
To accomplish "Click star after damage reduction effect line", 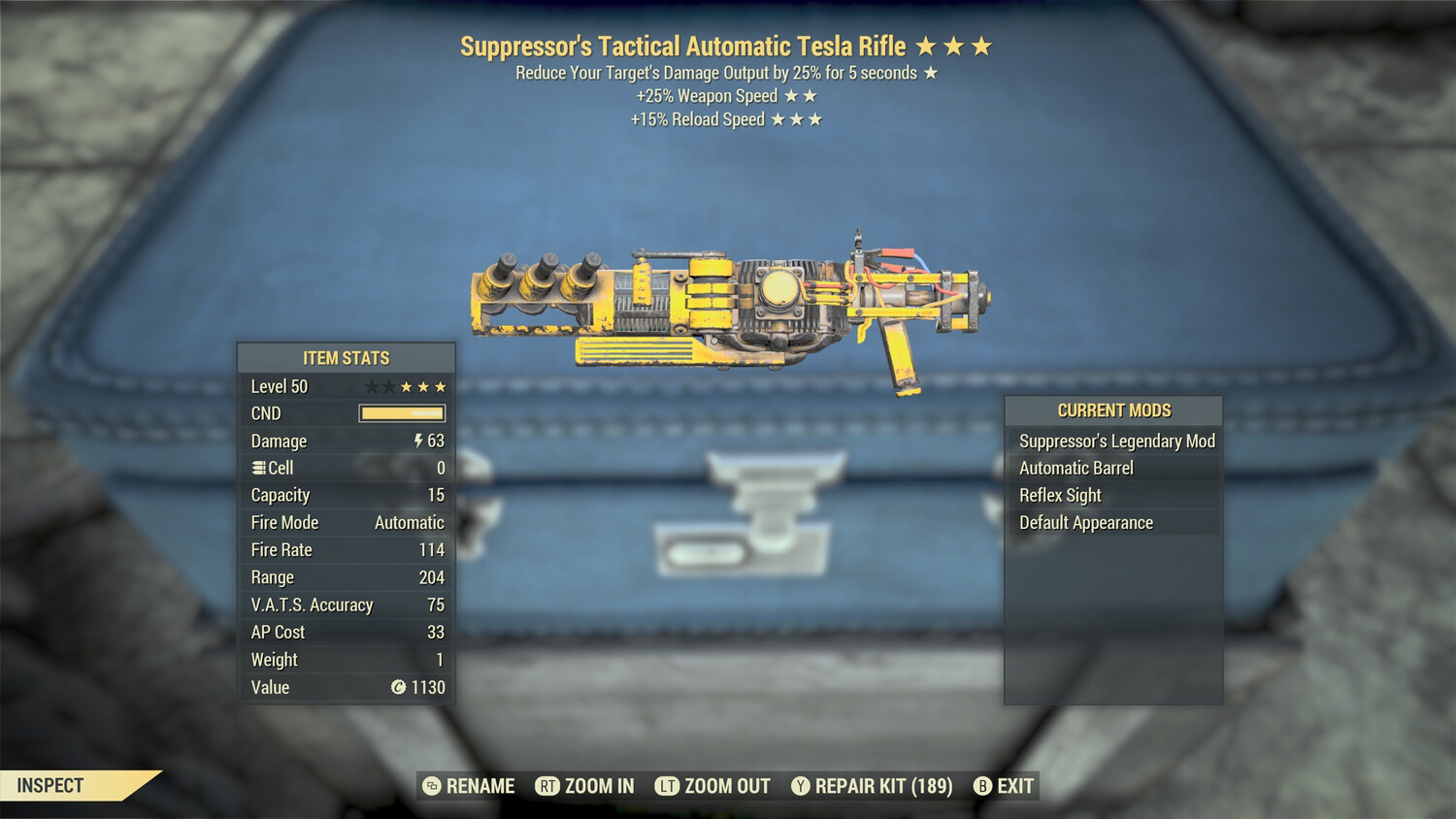I will [x=929, y=72].
